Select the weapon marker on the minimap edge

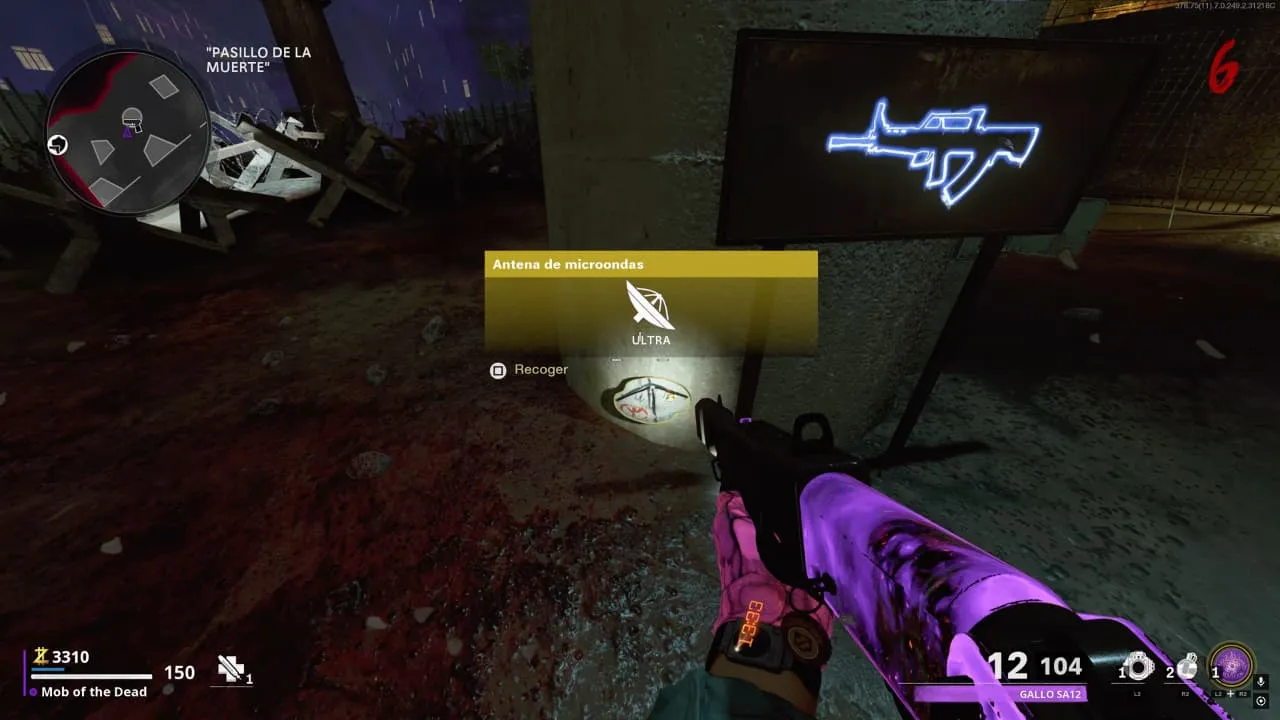58,144
